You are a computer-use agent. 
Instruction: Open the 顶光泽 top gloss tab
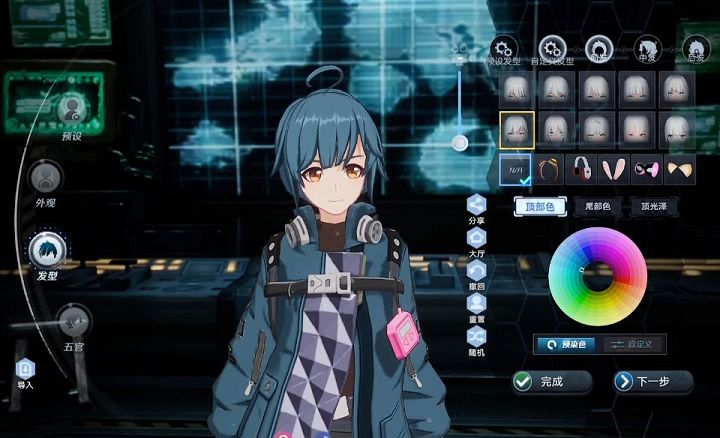655,207
